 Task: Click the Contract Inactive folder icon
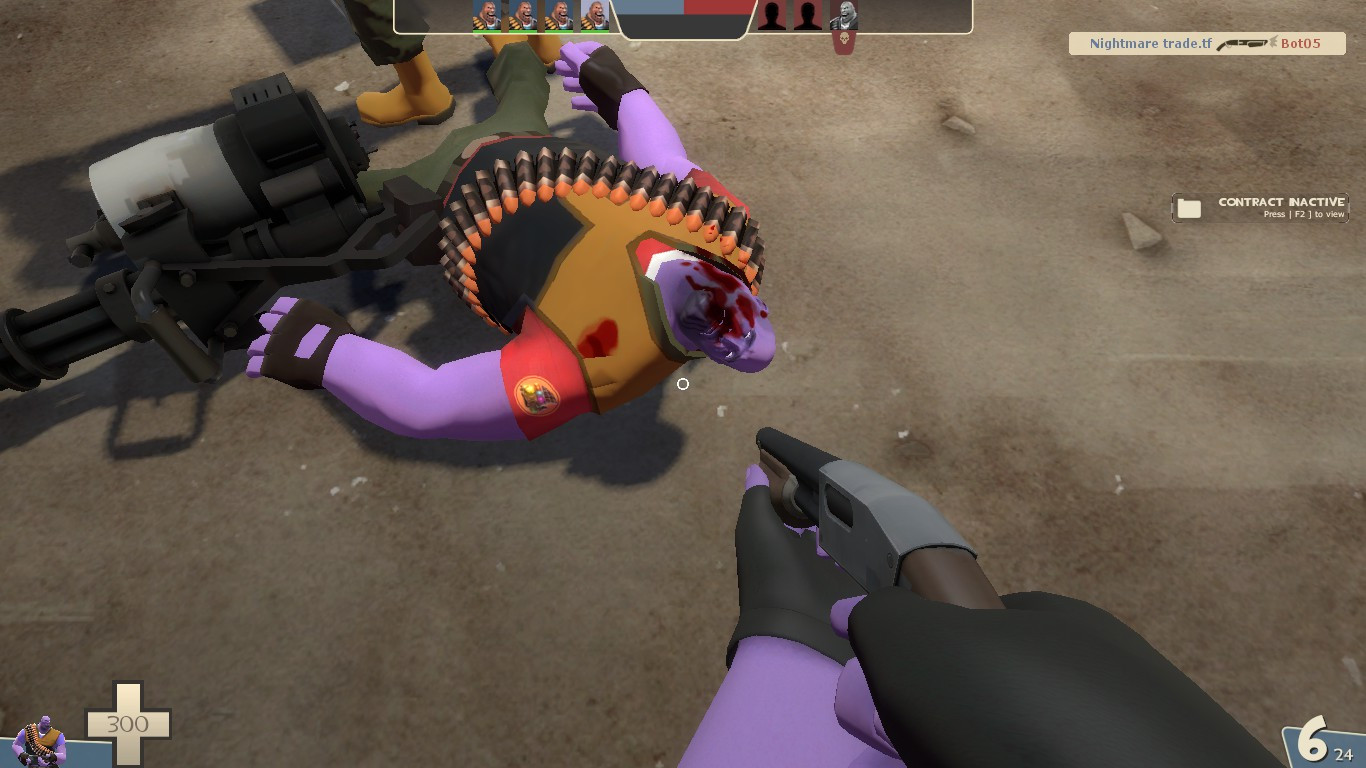click(x=1187, y=207)
